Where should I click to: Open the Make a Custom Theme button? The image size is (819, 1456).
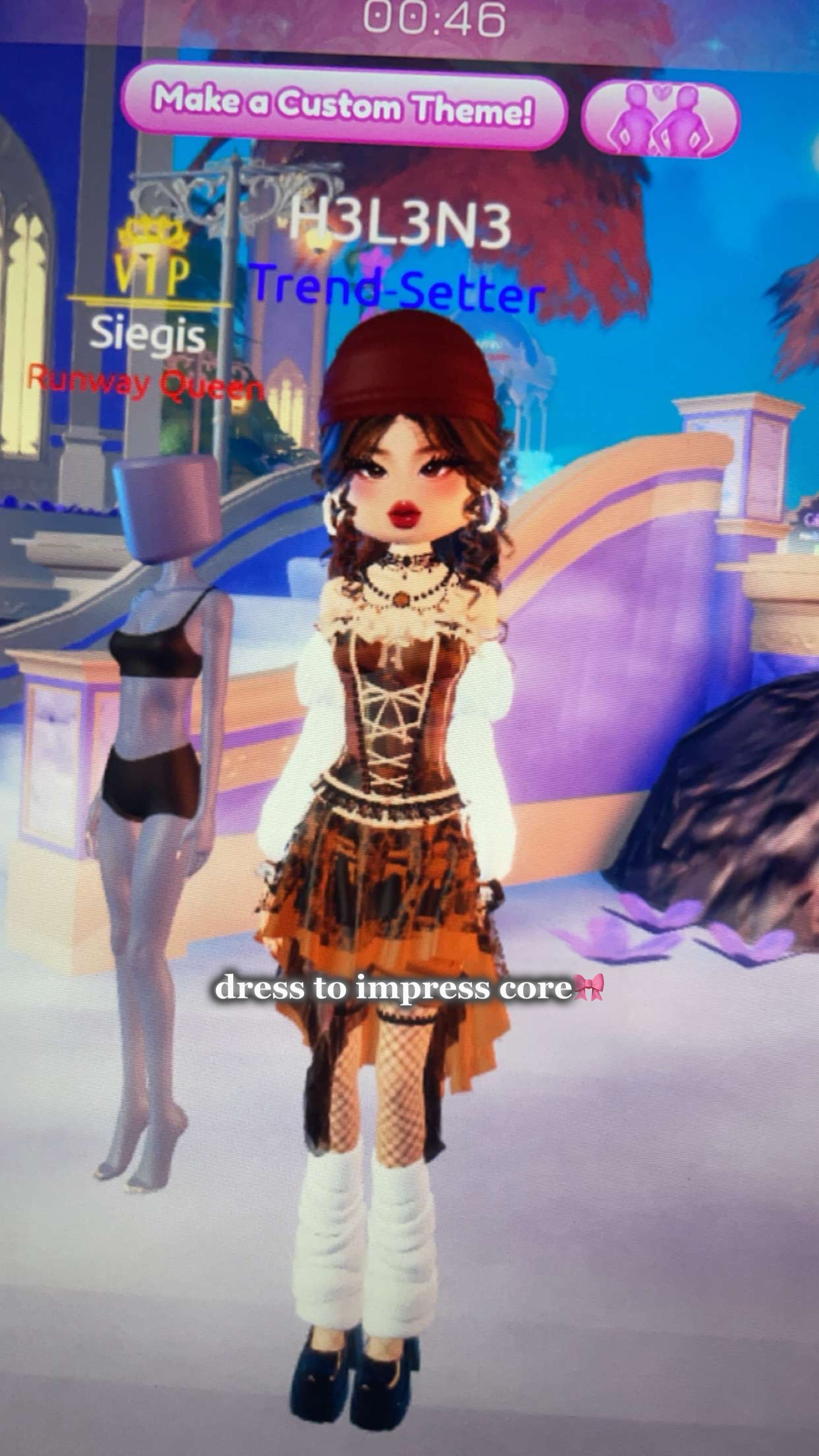pyautogui.click(x=344, y=106)
